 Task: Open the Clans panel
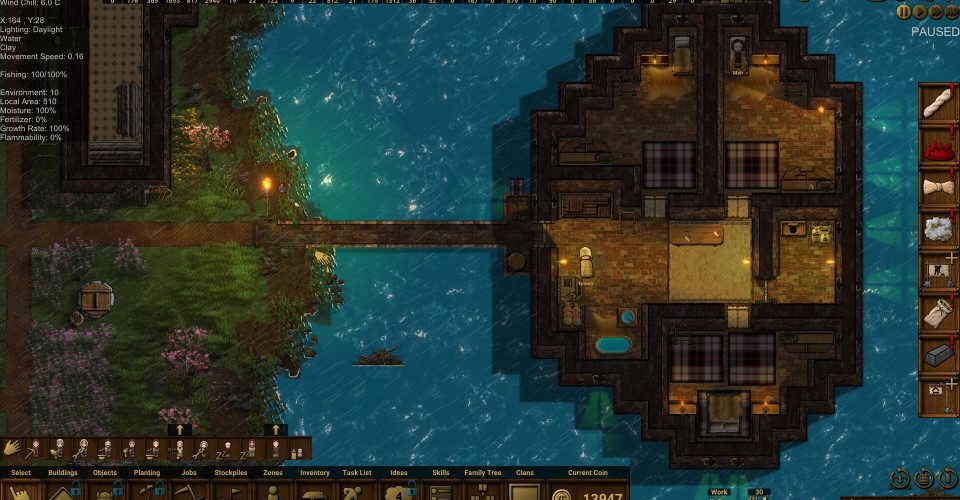coord(524,490)
